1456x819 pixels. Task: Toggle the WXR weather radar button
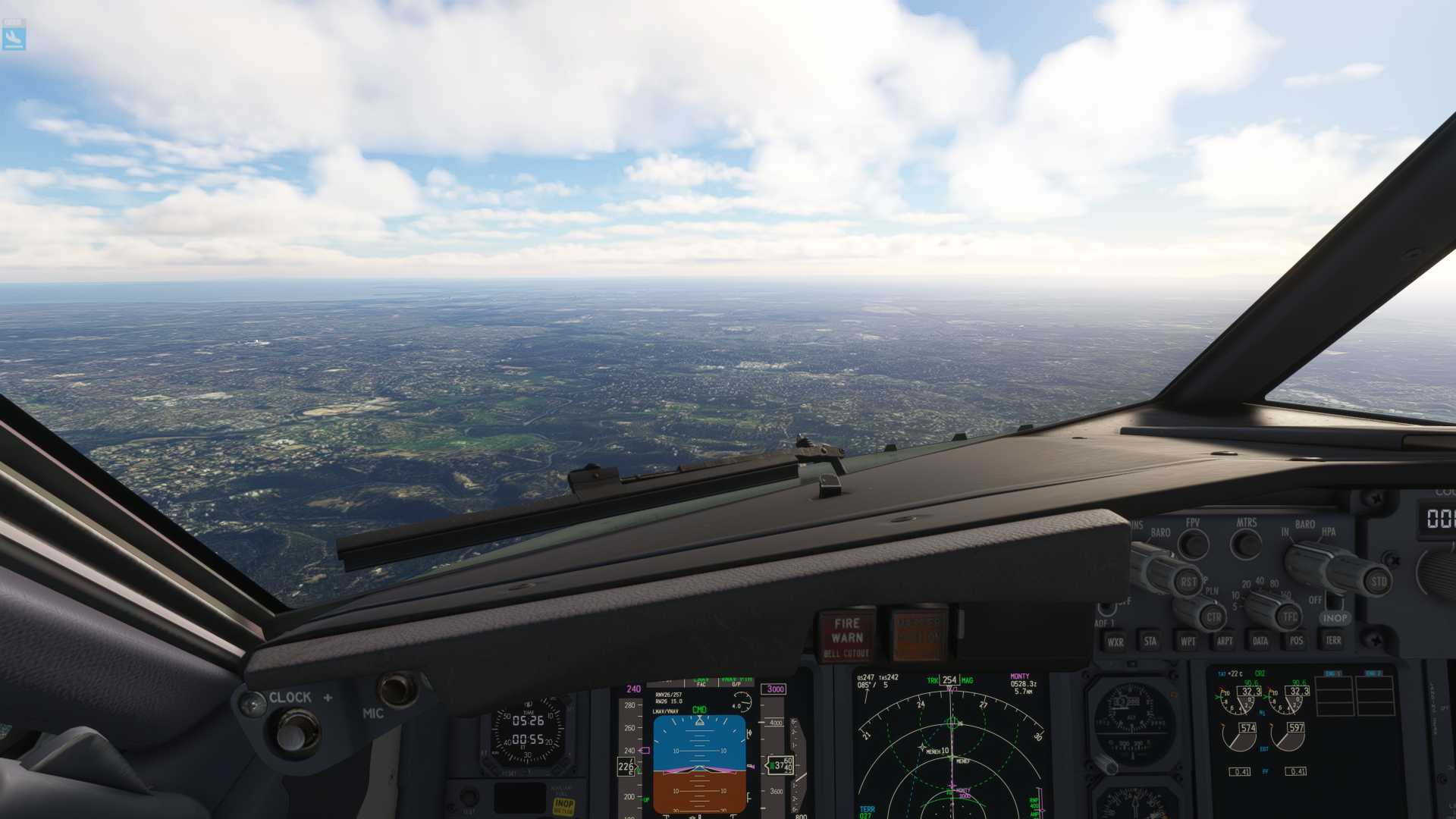[1115, 642]
